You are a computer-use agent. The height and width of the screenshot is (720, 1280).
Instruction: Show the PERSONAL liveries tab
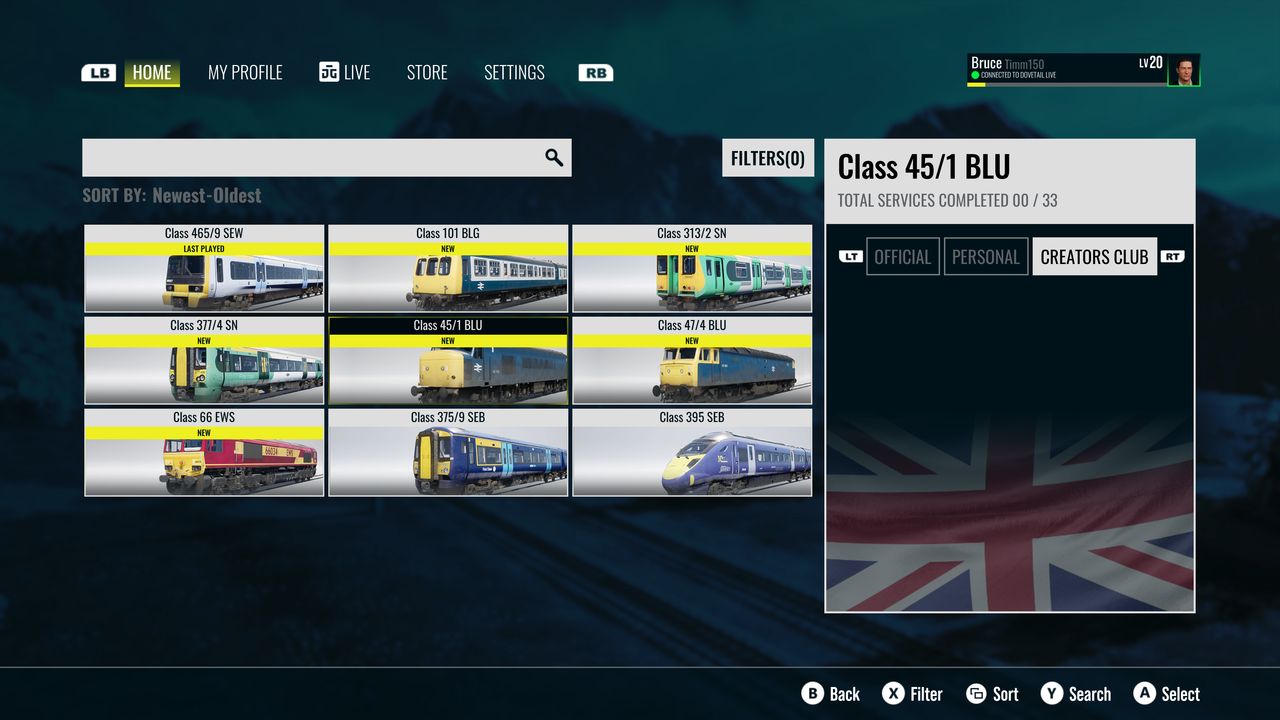click(986, 257)
